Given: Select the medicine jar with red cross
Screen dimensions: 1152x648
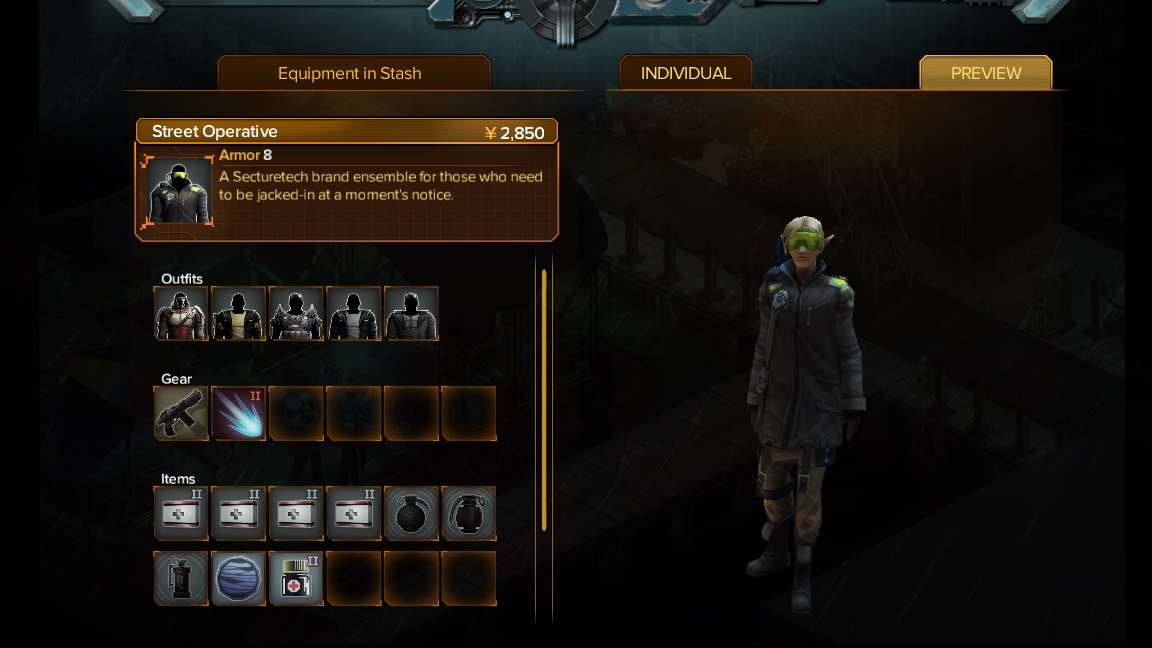Looking at the screenshot, I should 296,578.
